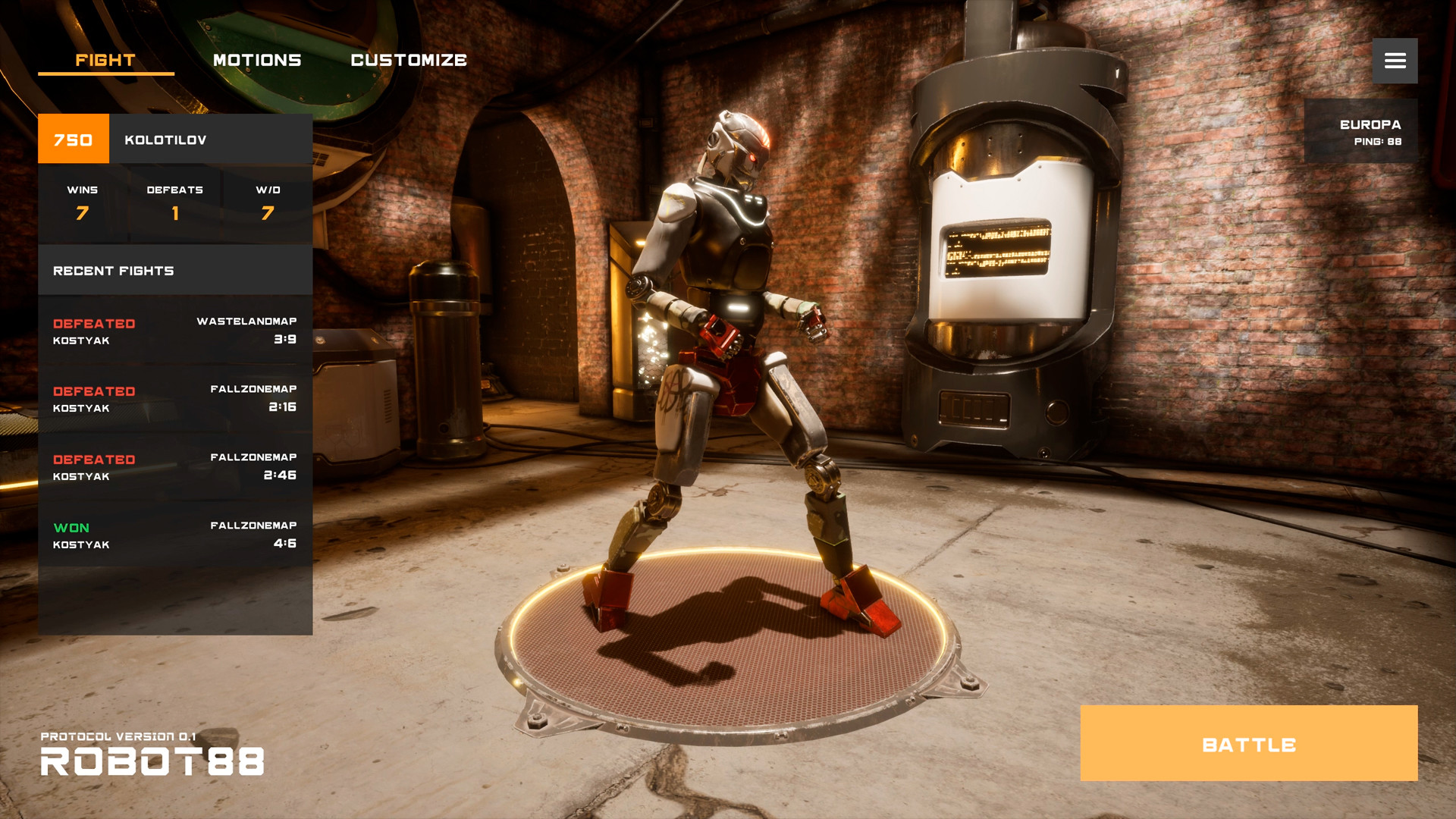Image resolution: width=1456 pixels, height=819 pixels.
Task: Switch to the MOTIONS tab
Action: (x=258, y=60)
